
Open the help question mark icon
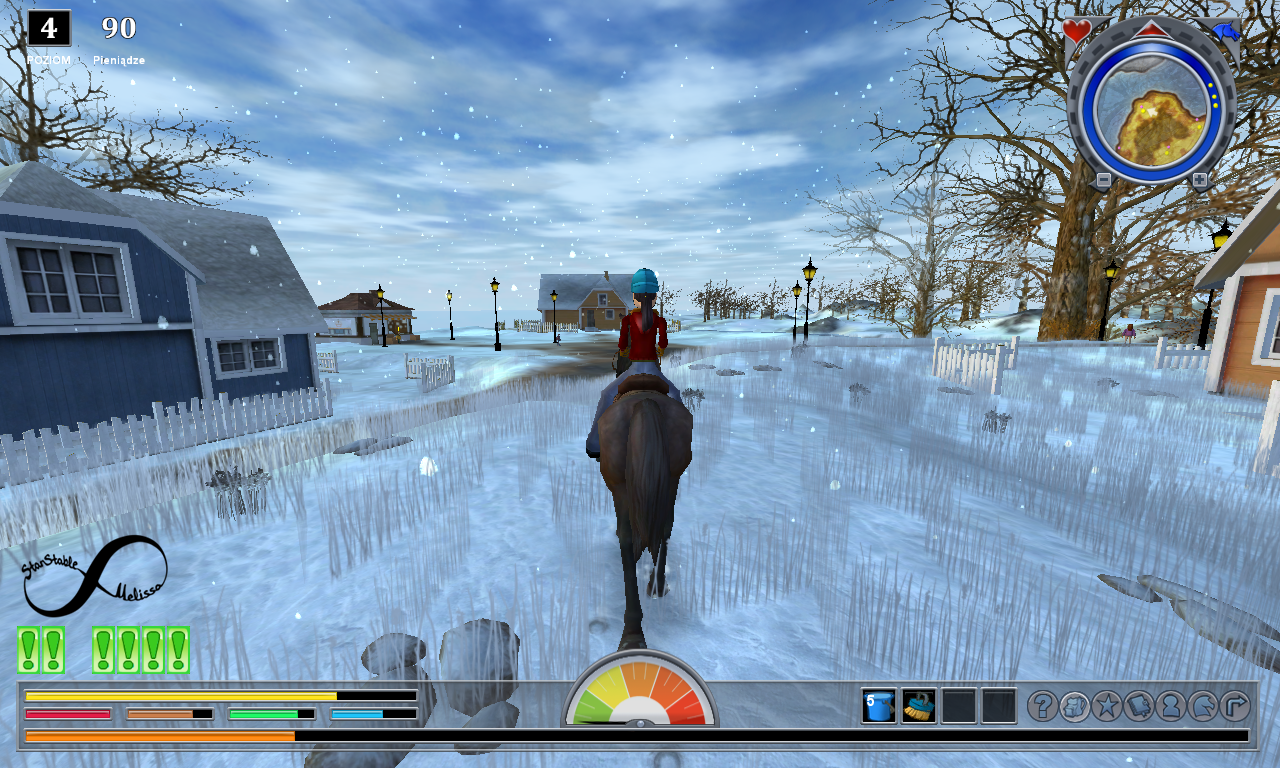point(1044,705)
